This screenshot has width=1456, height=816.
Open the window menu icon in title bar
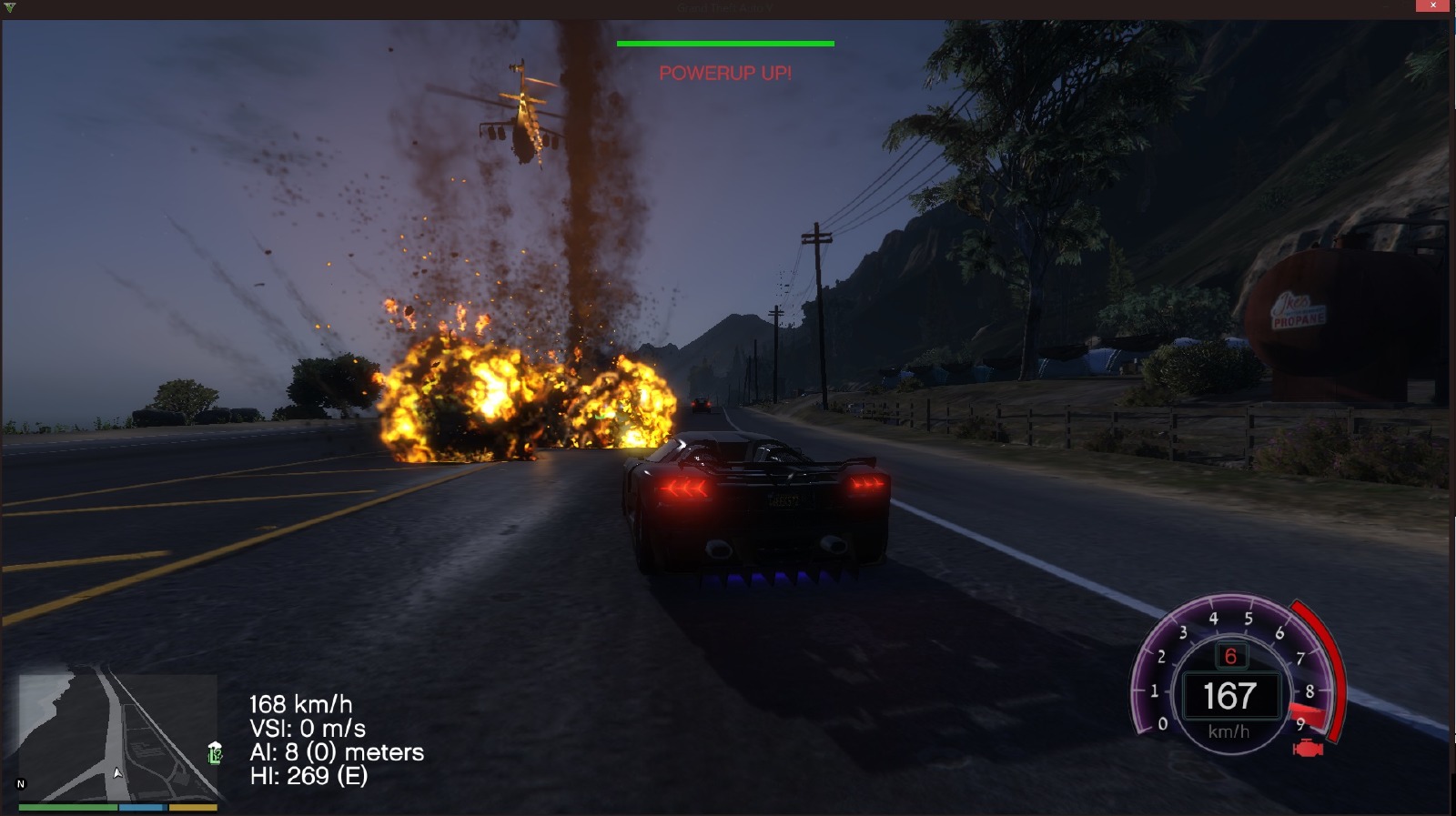pyautogui.click(x=10, y=6)
